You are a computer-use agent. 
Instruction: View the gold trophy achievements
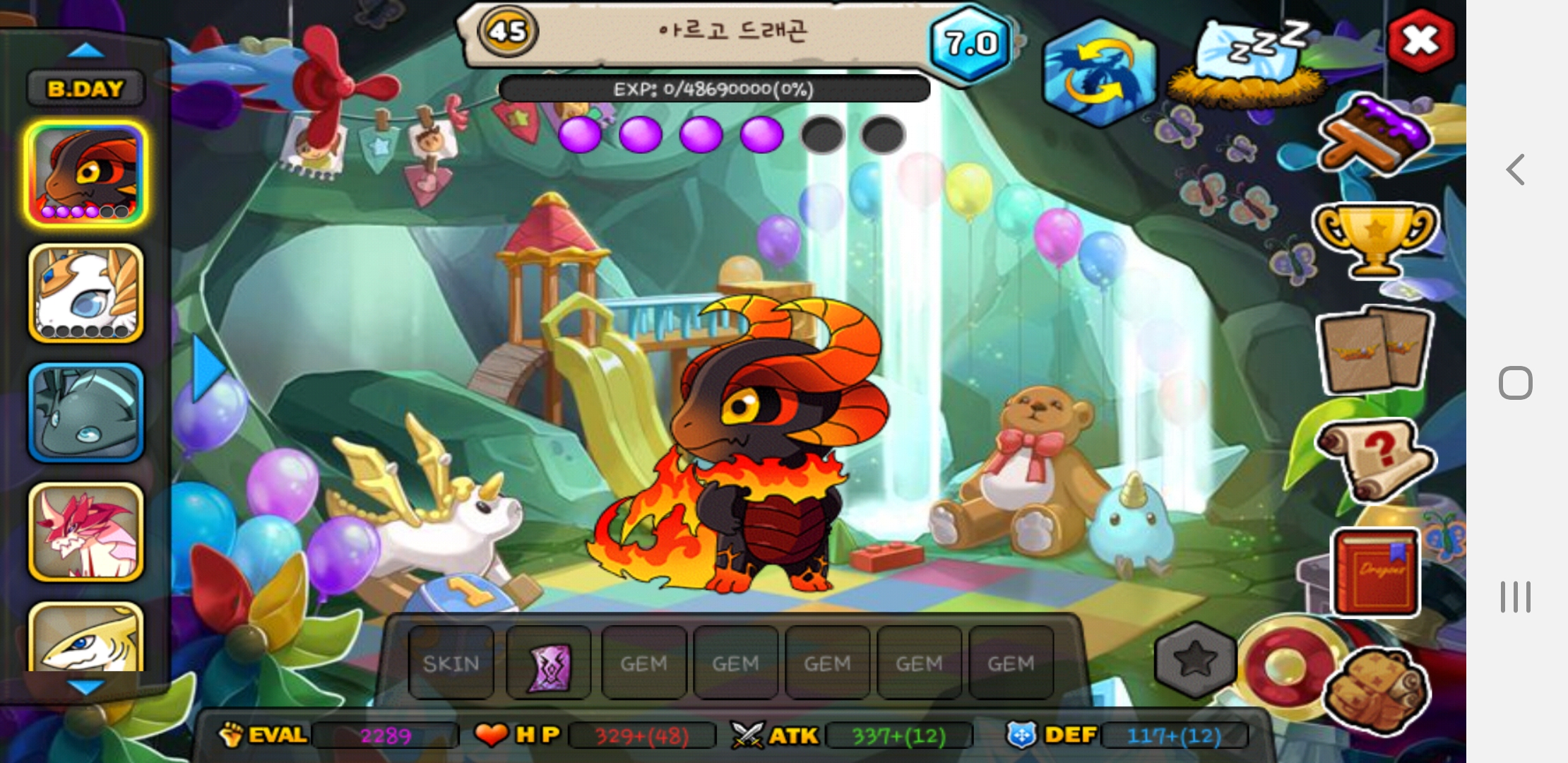pos(1374,239)
